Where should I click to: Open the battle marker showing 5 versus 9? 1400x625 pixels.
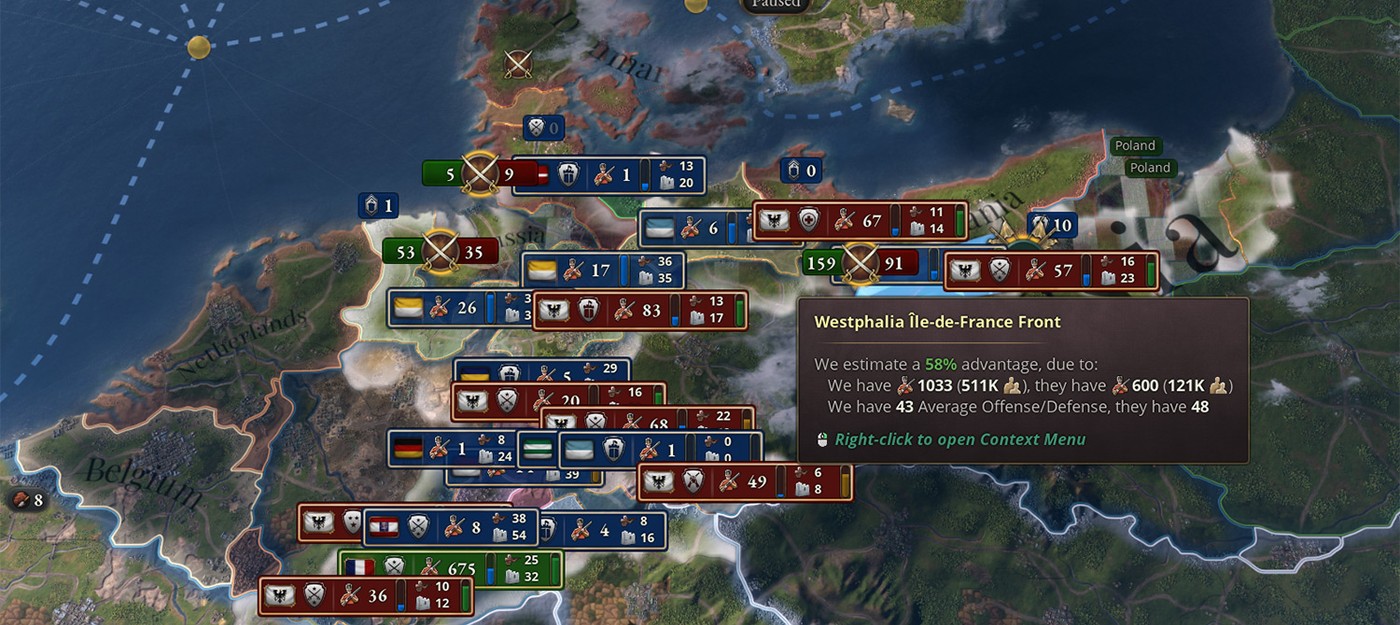481,175
